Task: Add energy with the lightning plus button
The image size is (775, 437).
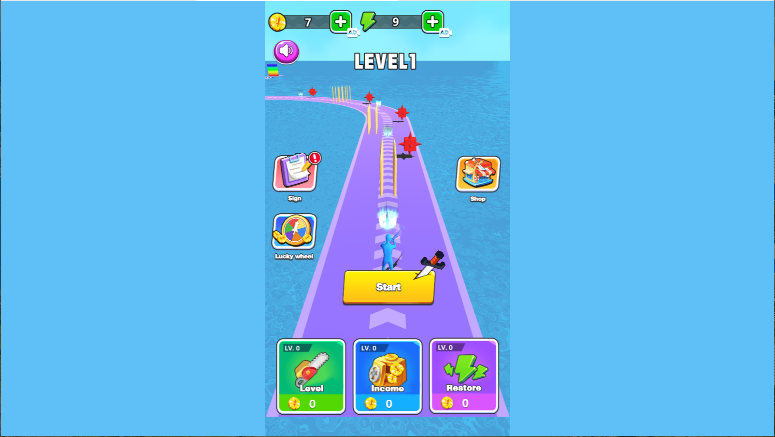Action: pyautogui.click(x=432, y=21)
